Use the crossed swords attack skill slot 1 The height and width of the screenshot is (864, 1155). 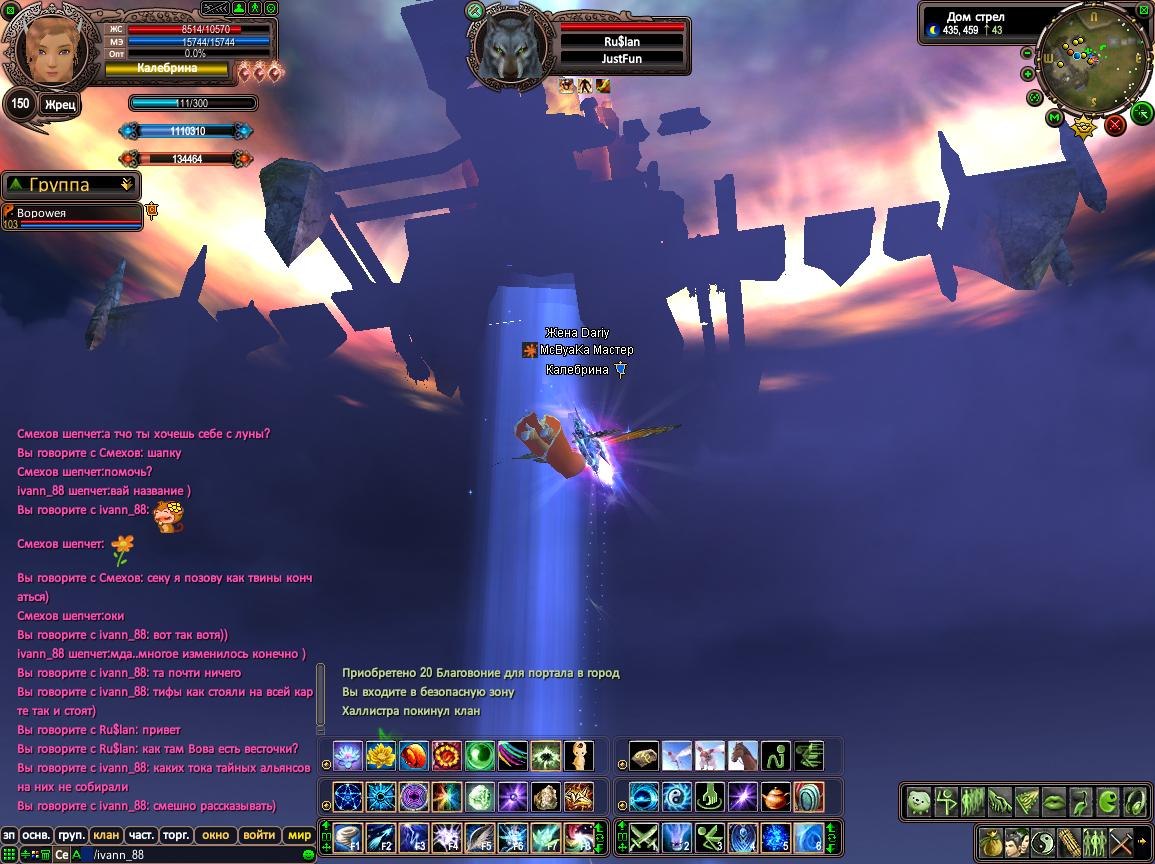[x=642, y=836]
